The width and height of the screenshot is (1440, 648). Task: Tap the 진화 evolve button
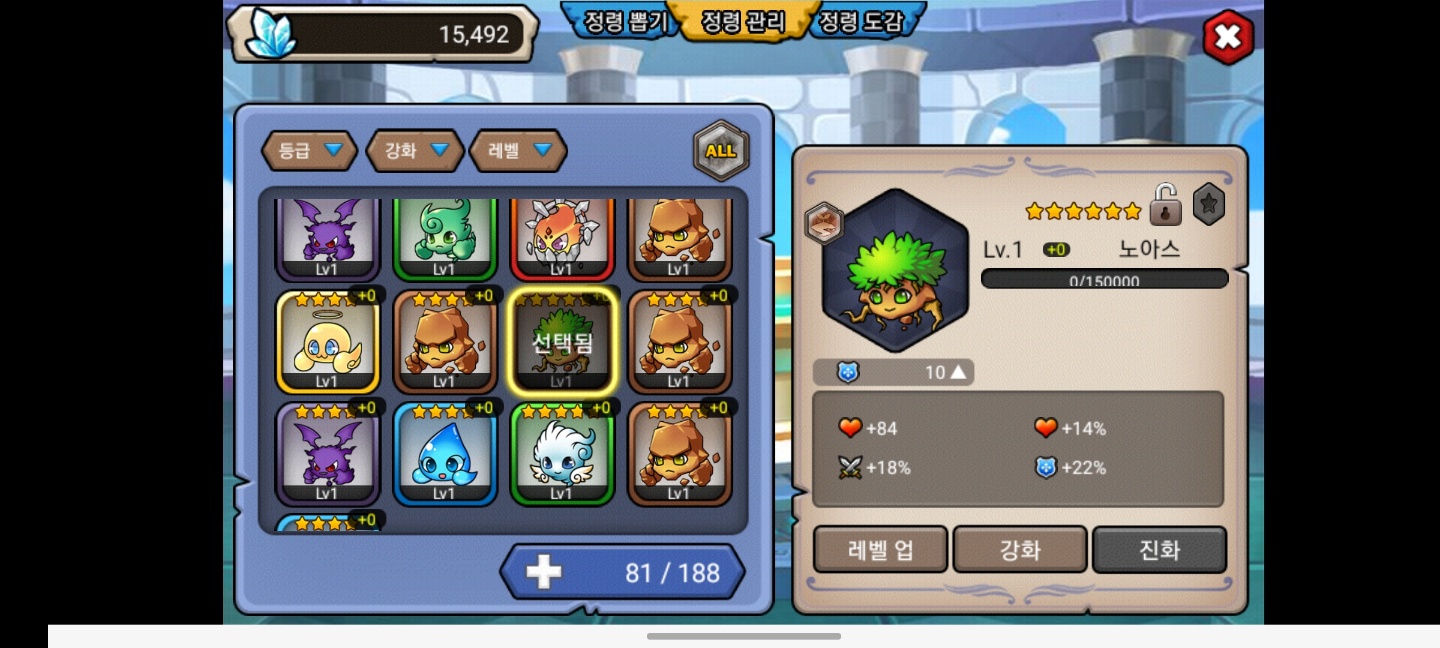pos(1159,550)
